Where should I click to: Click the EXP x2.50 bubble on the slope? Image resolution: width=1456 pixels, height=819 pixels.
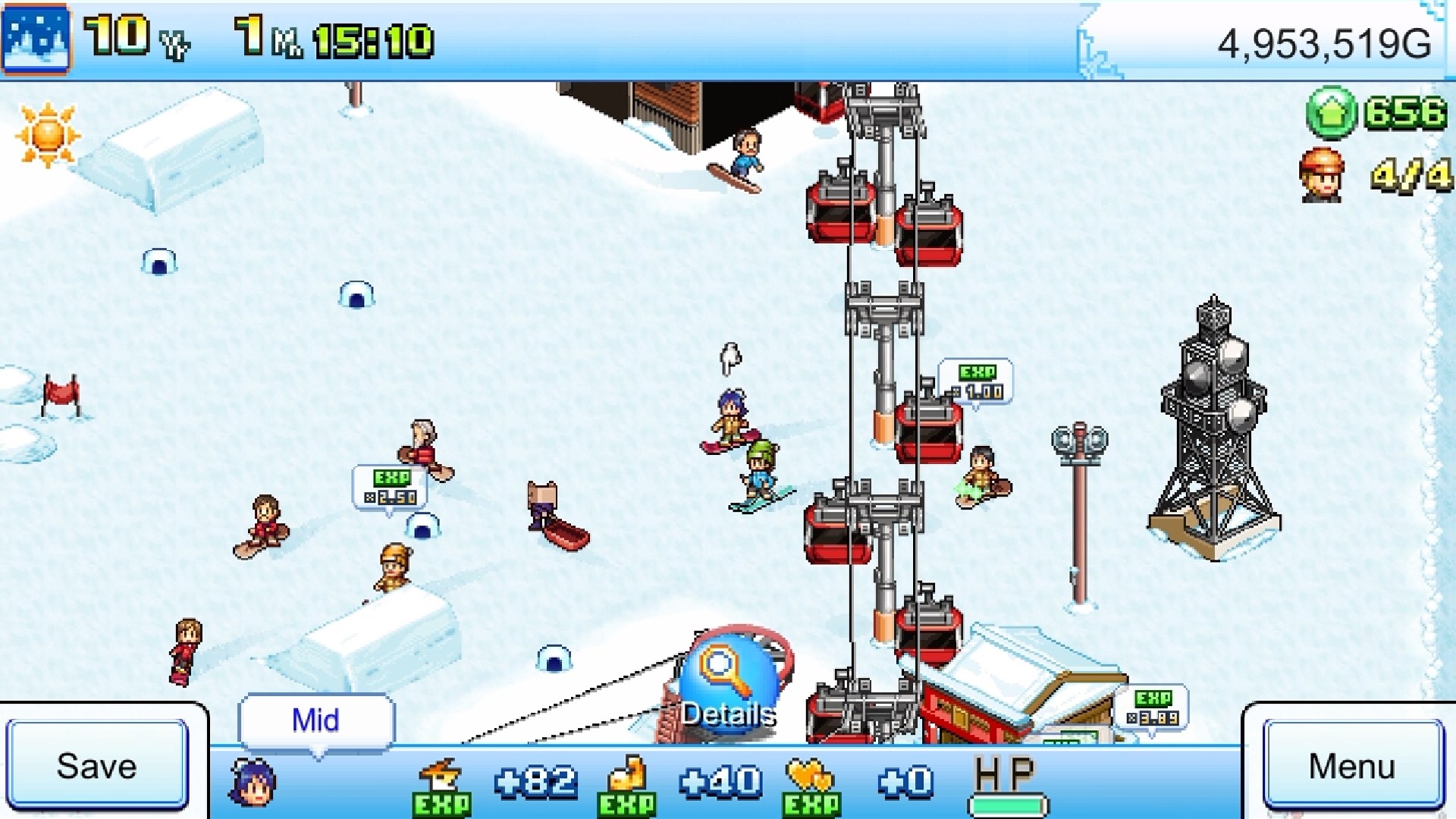coord(388,484)
